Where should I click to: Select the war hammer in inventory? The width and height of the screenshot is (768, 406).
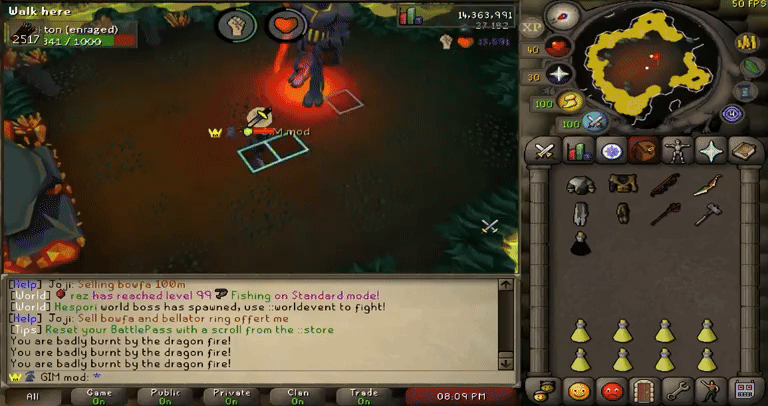(708, 213)
